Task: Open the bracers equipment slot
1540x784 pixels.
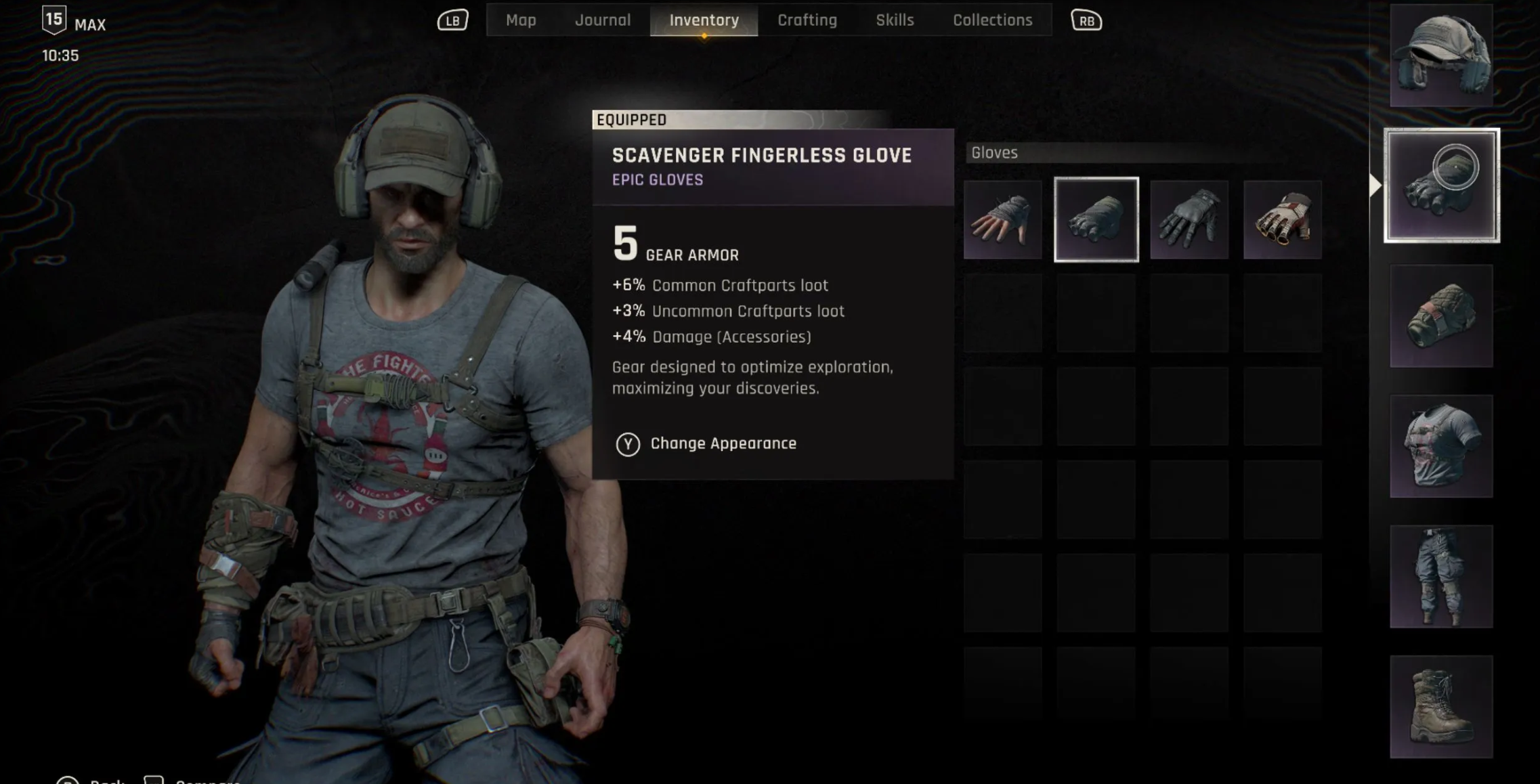Action: click(x=1441, y=315)
